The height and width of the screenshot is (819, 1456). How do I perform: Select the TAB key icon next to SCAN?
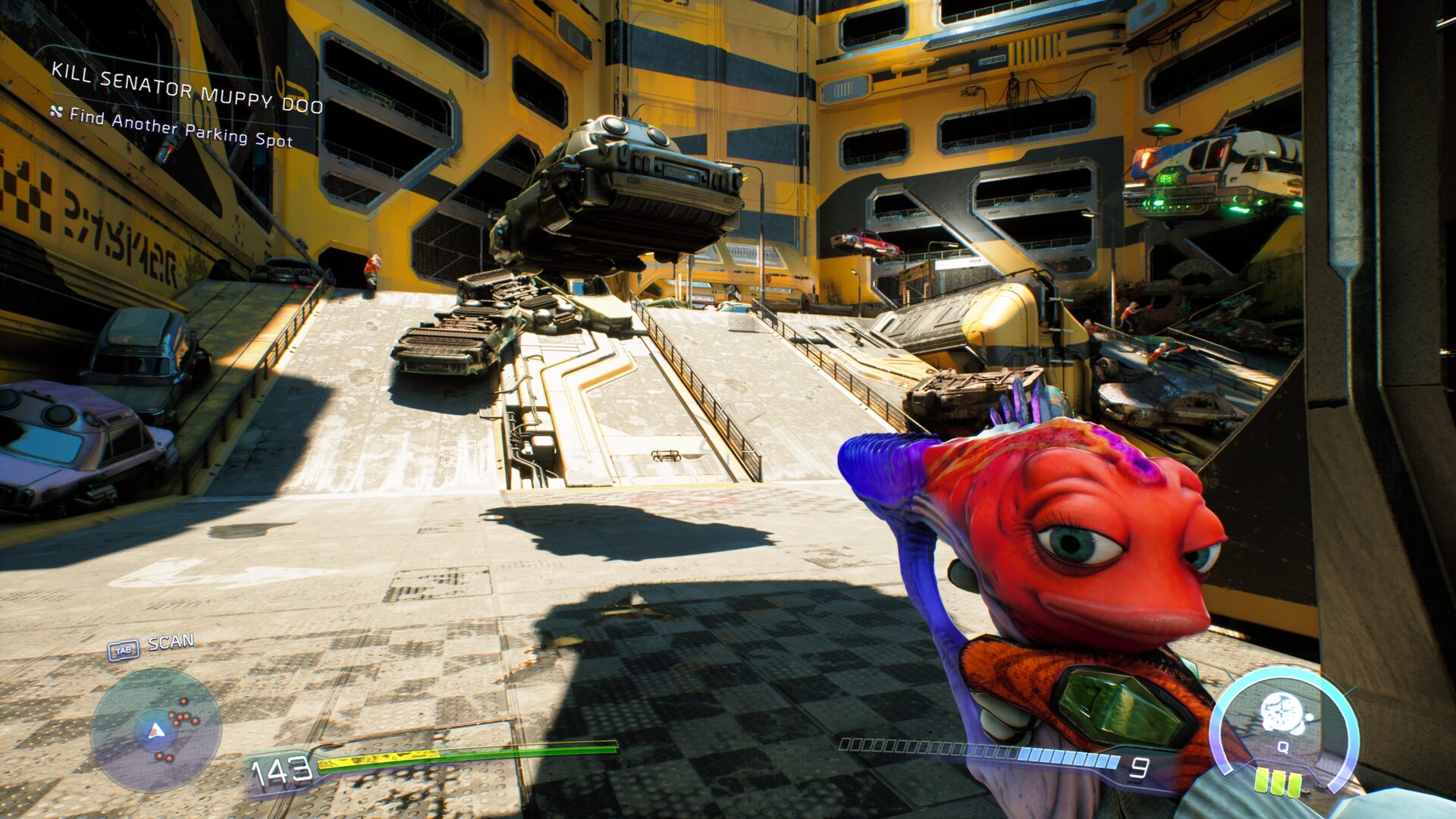[x=125, y=648]
